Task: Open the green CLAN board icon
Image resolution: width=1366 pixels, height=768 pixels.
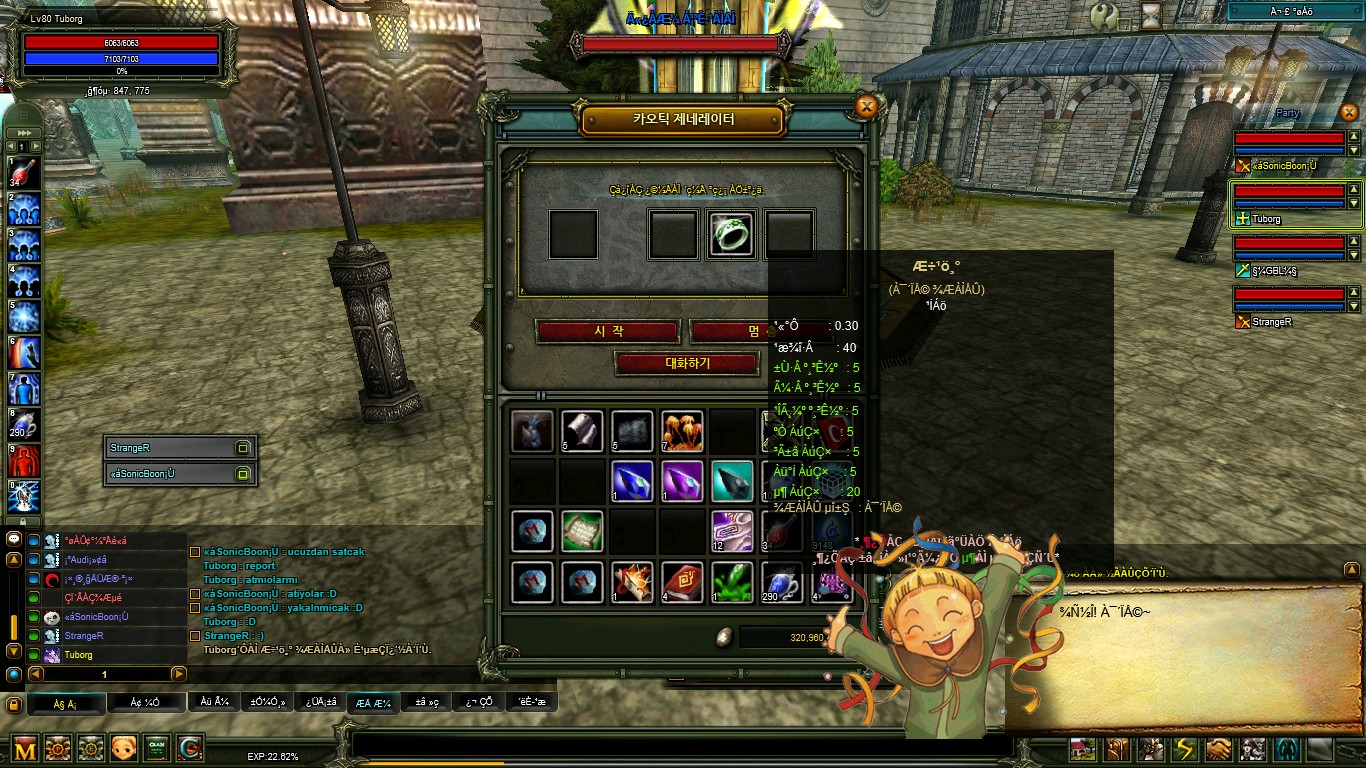Action: 157,748
